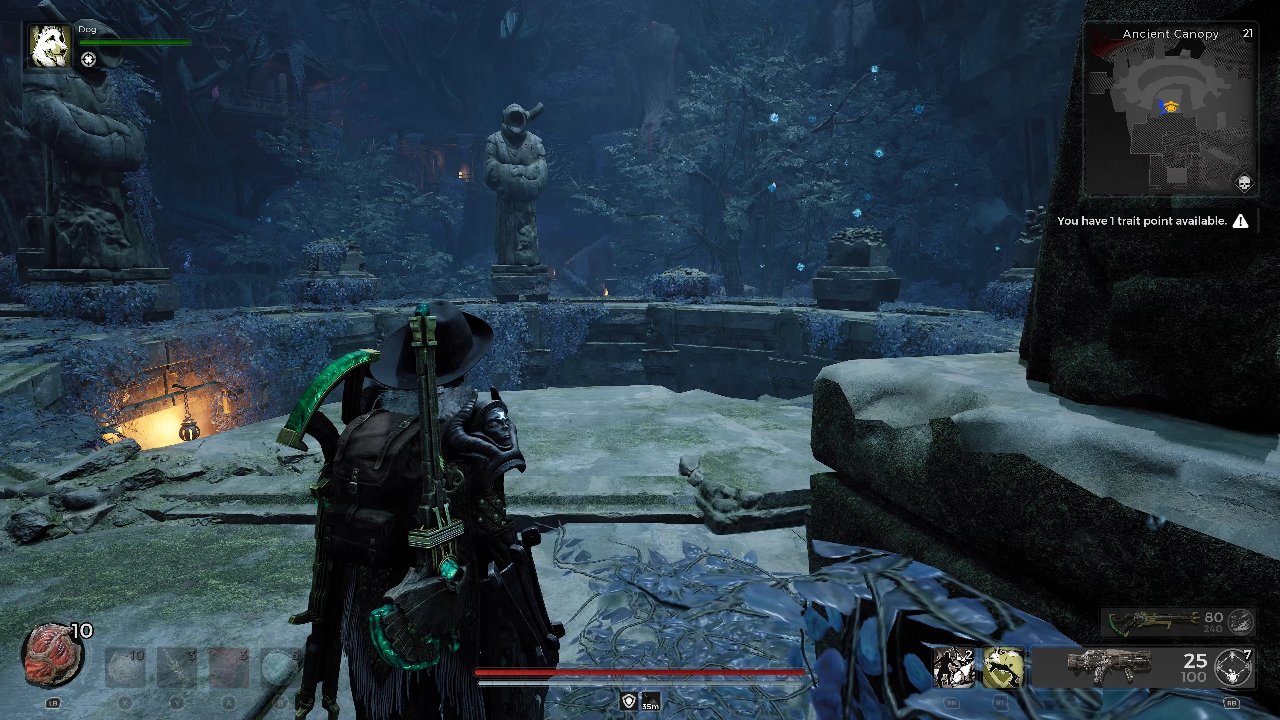Choose the feather-like consumable quick slot

tap(177, 667)
